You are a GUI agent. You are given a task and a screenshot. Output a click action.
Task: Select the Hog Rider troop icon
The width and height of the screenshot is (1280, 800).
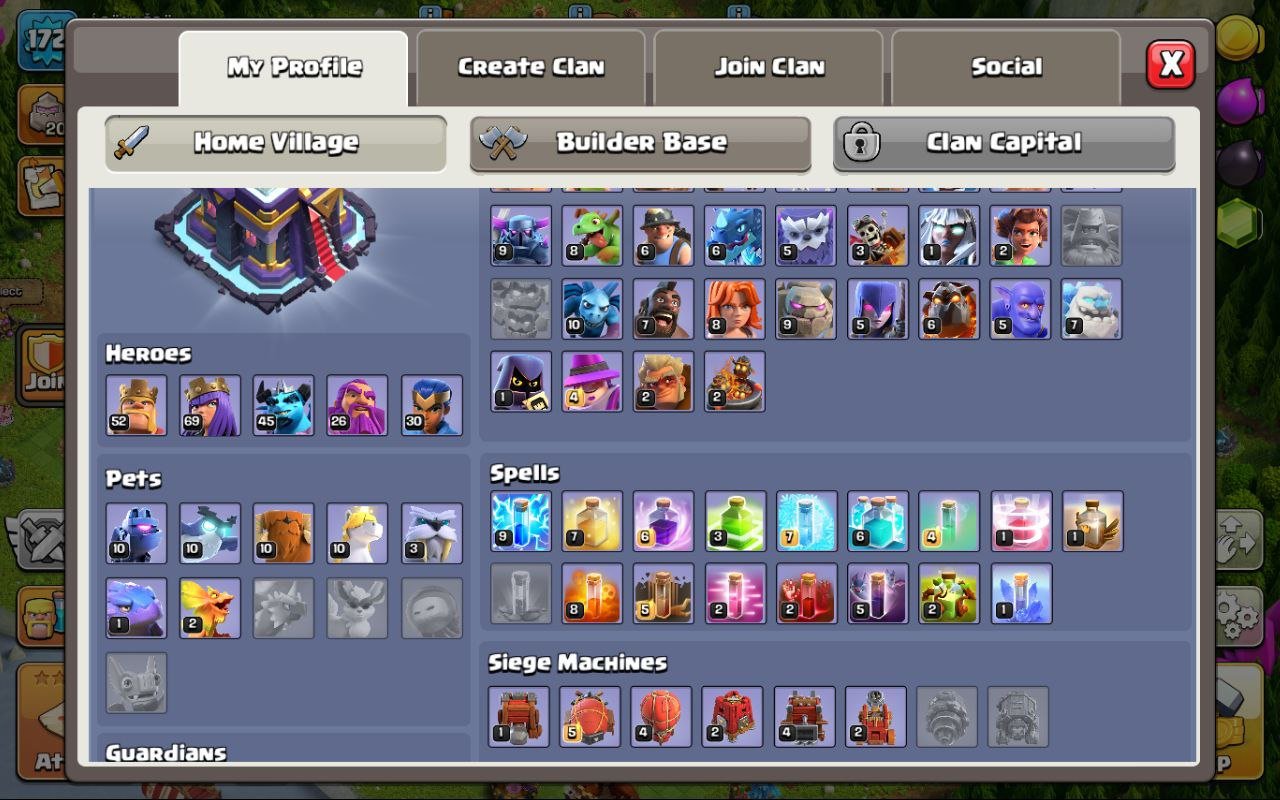pyautogui.click(x=663, y=308)
